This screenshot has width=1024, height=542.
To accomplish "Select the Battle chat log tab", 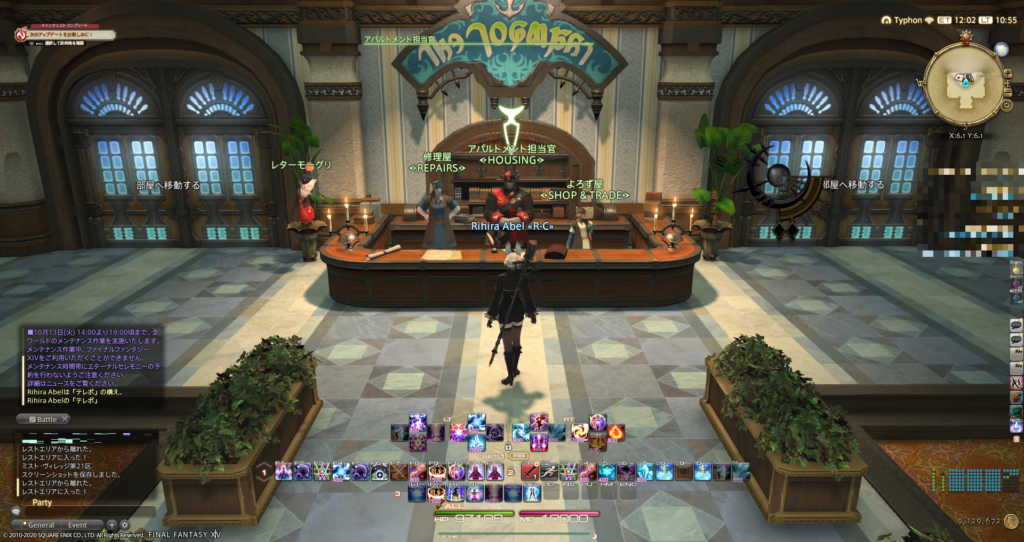I will (x=41, y=419).
